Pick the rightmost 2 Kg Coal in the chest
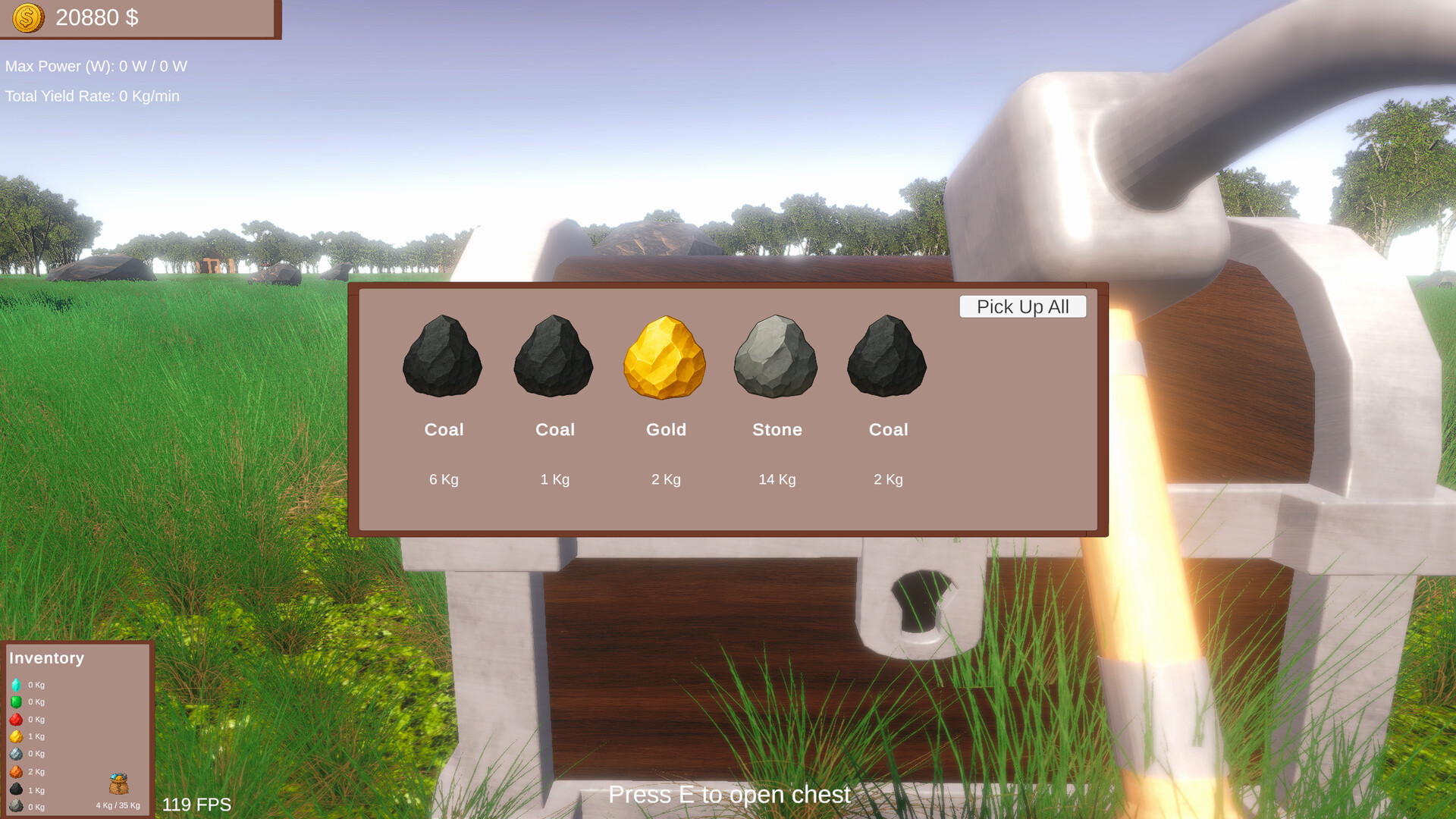This screenshot has height=819, width=1456. [x=887, y=360]
